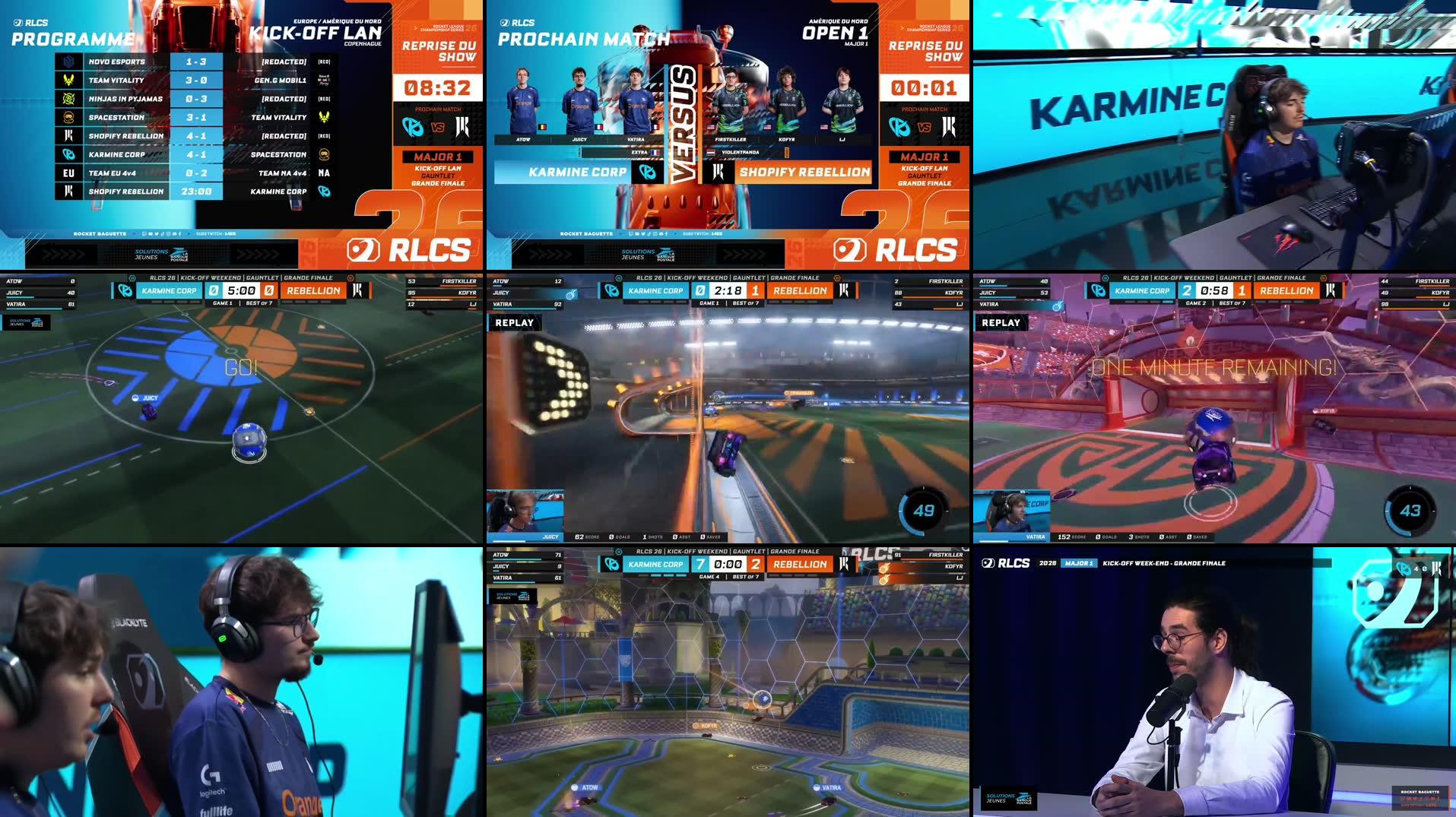The image size is (1456, 817).
Task: Click the Ninjas in Pyjamas team logo
Action: (x=67, y=99)
